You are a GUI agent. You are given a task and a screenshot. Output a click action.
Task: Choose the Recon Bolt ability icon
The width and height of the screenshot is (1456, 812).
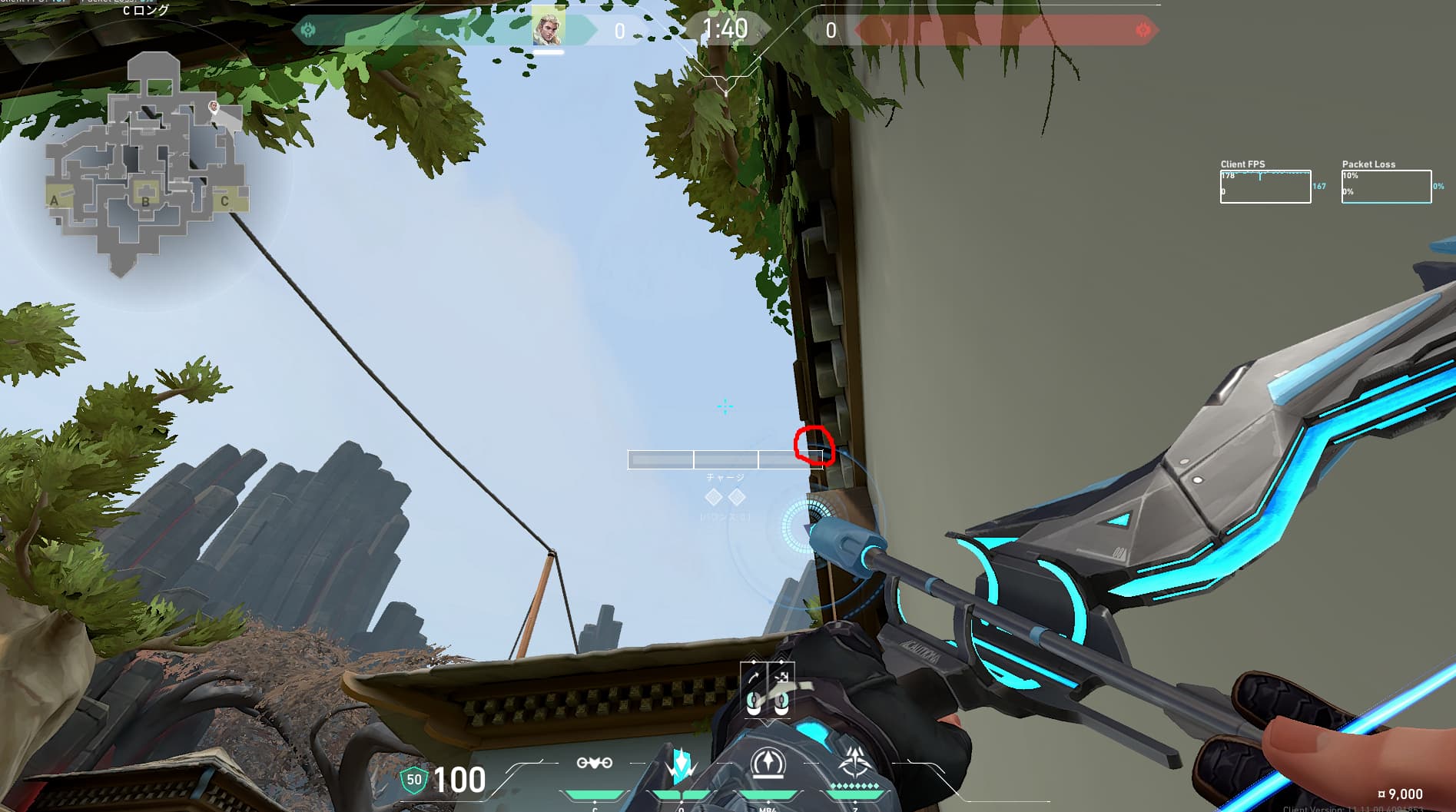(x=767, y=764)
